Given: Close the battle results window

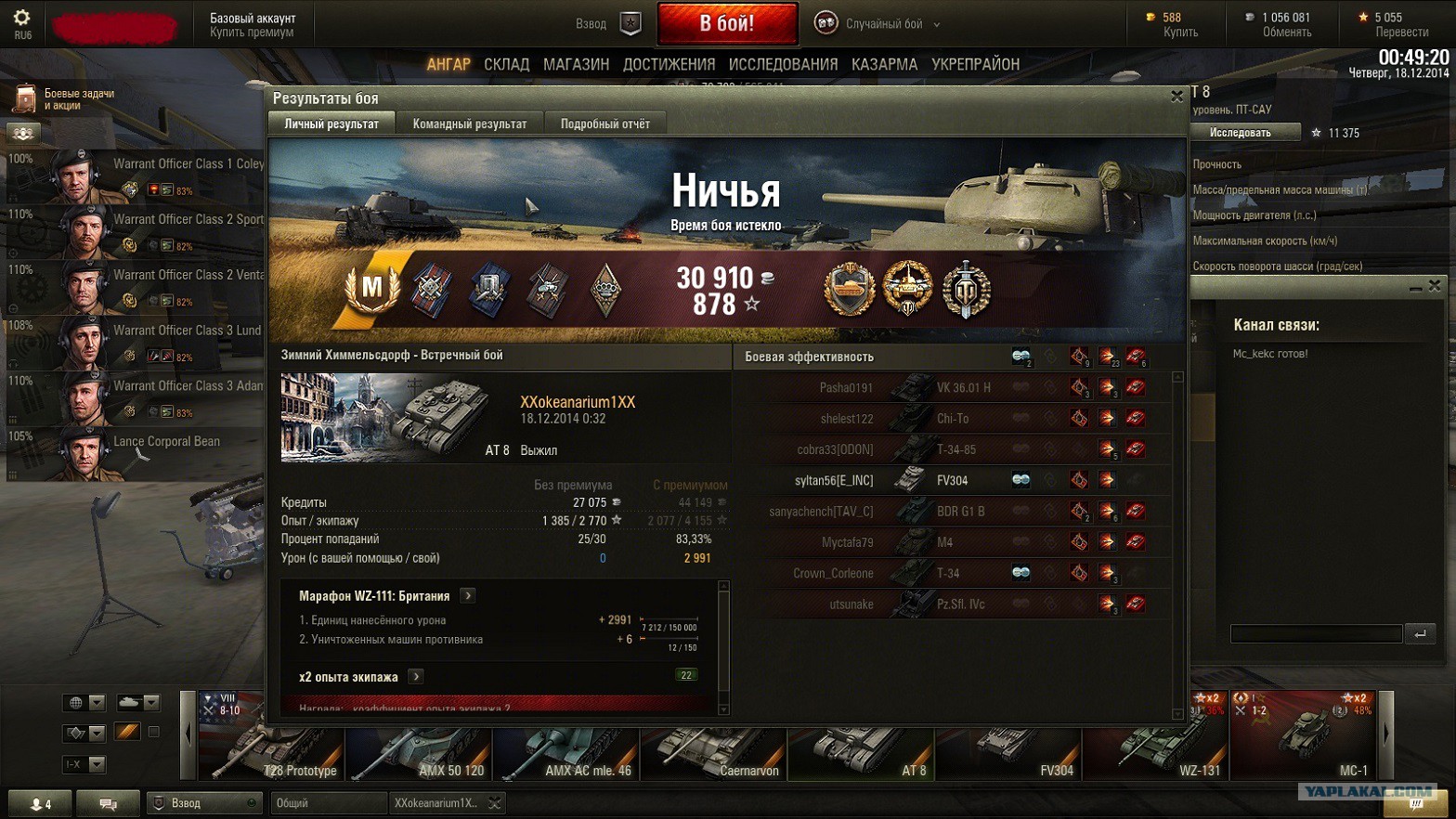Looking at the screenshot, I should 1176,97.
